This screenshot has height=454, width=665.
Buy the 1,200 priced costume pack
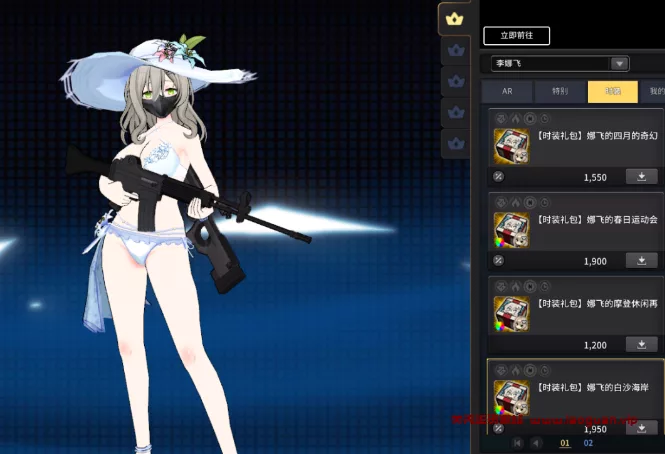(x=641, y=344)
